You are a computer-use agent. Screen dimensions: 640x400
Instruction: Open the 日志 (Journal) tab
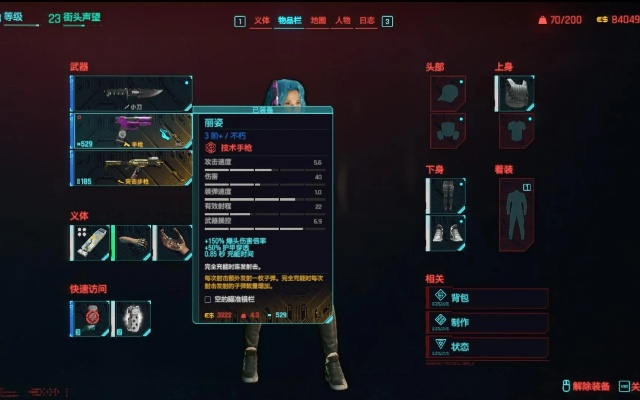[x=368, y=20]
